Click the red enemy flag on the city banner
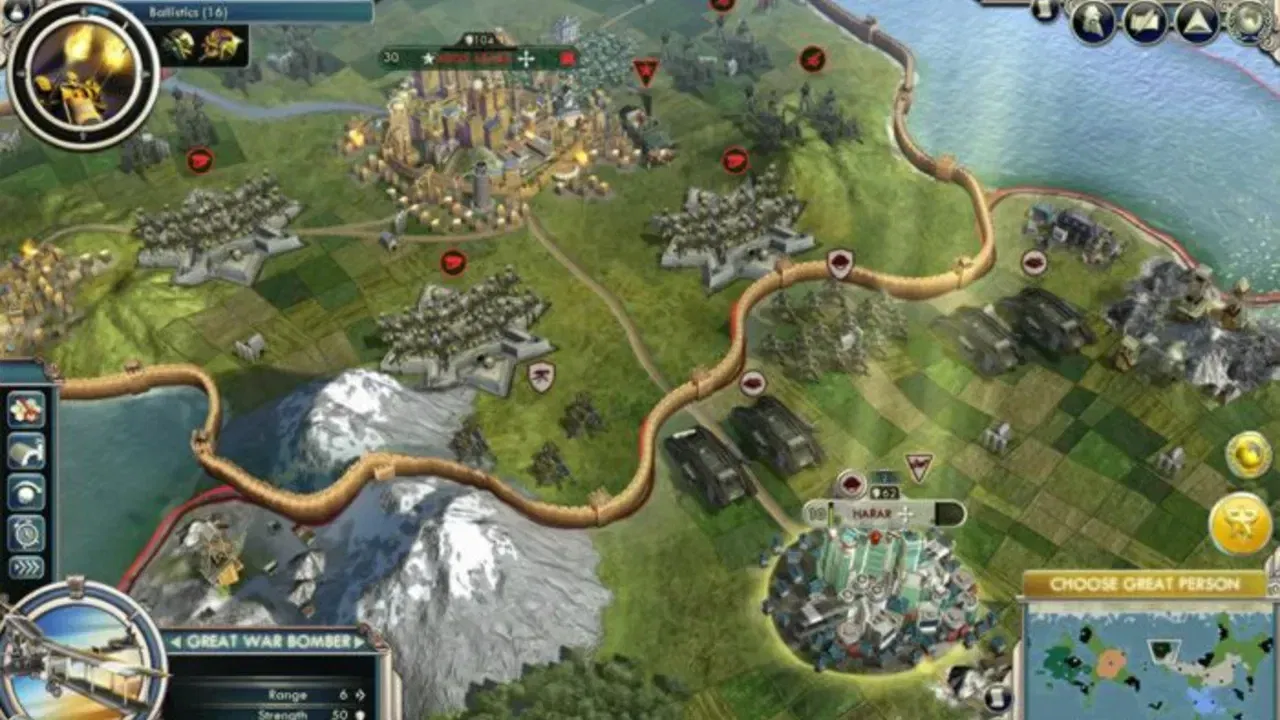This screenshot has width=1280, height=720. point(567,58)
